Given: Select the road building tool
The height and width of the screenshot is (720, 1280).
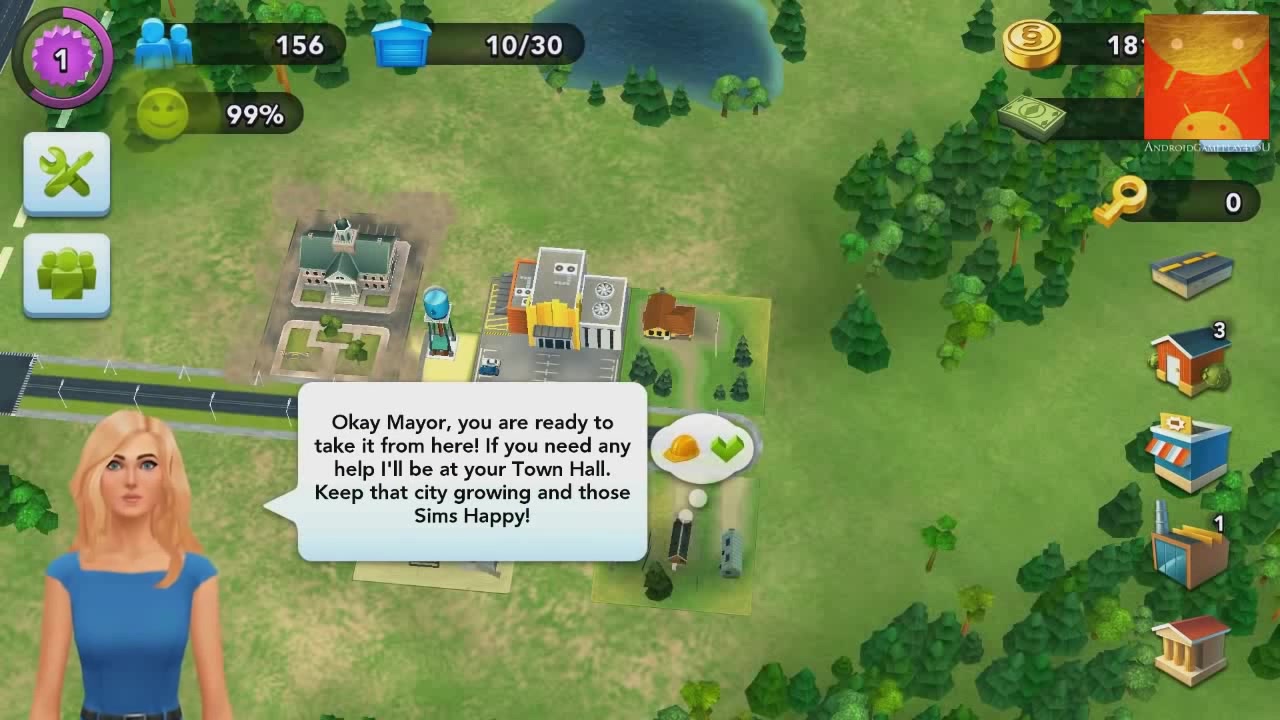Looking at the screenshot, I should [x=1191, y=272].
